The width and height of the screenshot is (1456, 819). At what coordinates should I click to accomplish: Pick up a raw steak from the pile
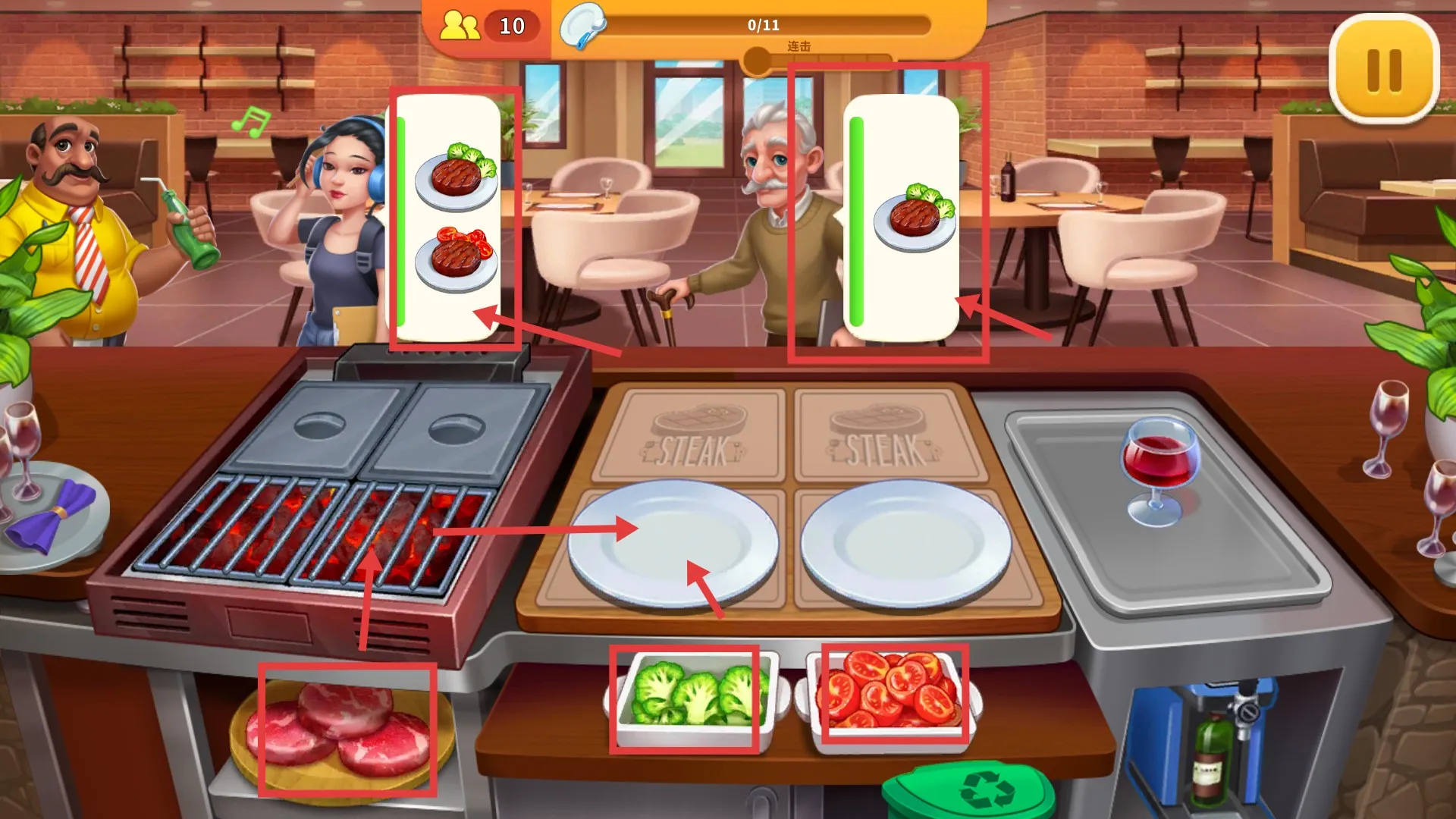tap(346, 730)
